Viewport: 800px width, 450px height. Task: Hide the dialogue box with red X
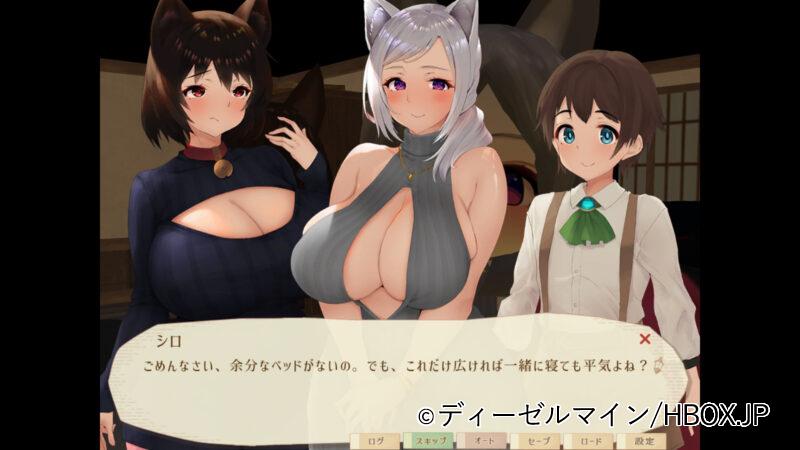tap(645, 339)
